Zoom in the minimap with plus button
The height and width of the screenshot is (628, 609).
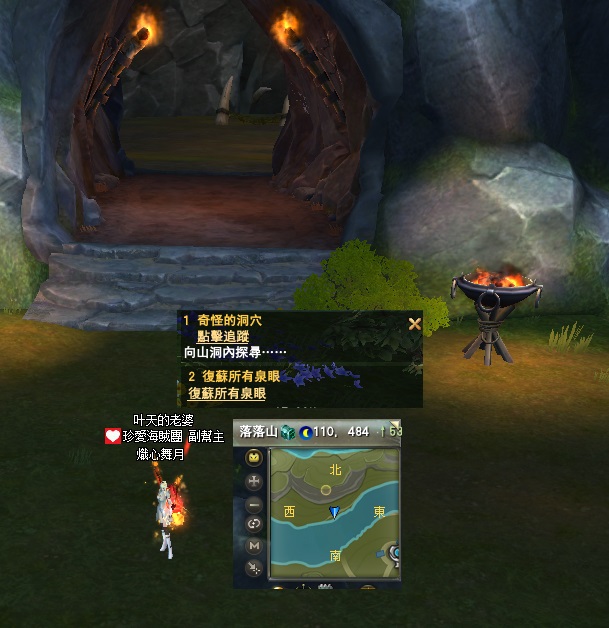pos(254,481)
